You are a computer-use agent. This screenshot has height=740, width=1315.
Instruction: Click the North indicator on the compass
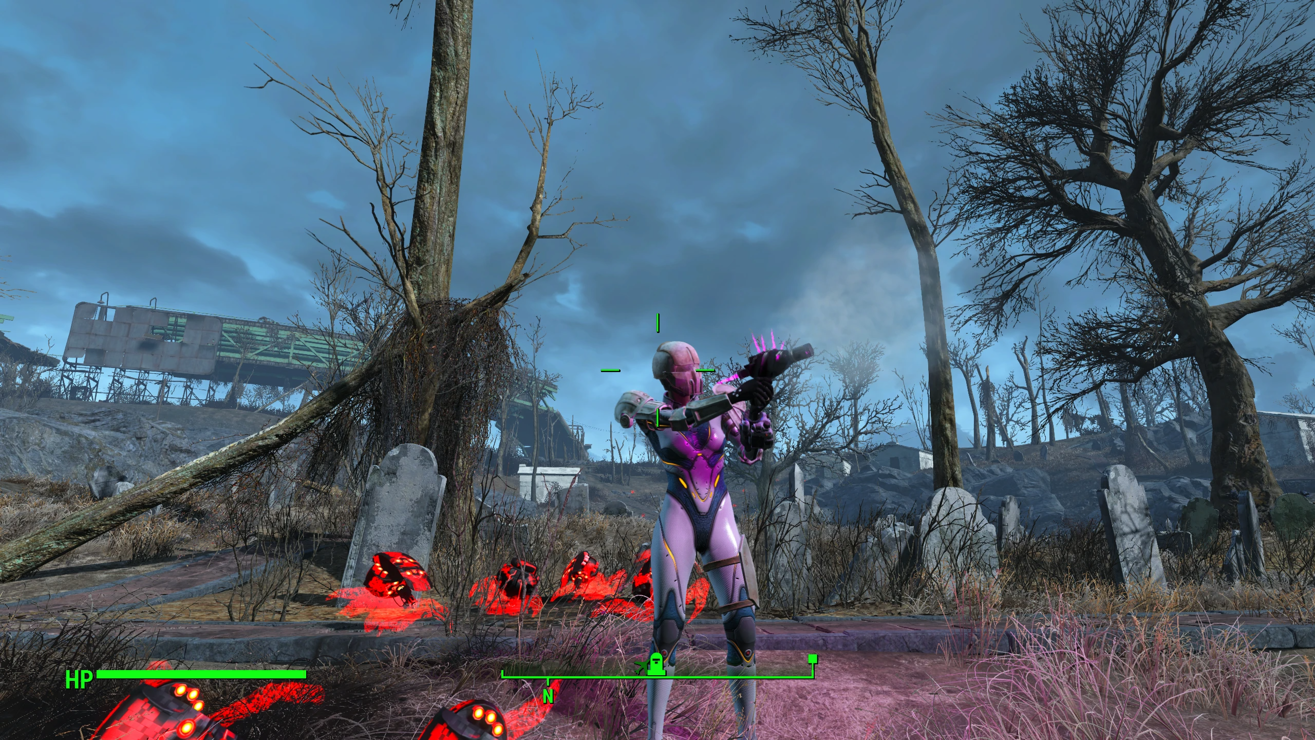coord(547,696)
